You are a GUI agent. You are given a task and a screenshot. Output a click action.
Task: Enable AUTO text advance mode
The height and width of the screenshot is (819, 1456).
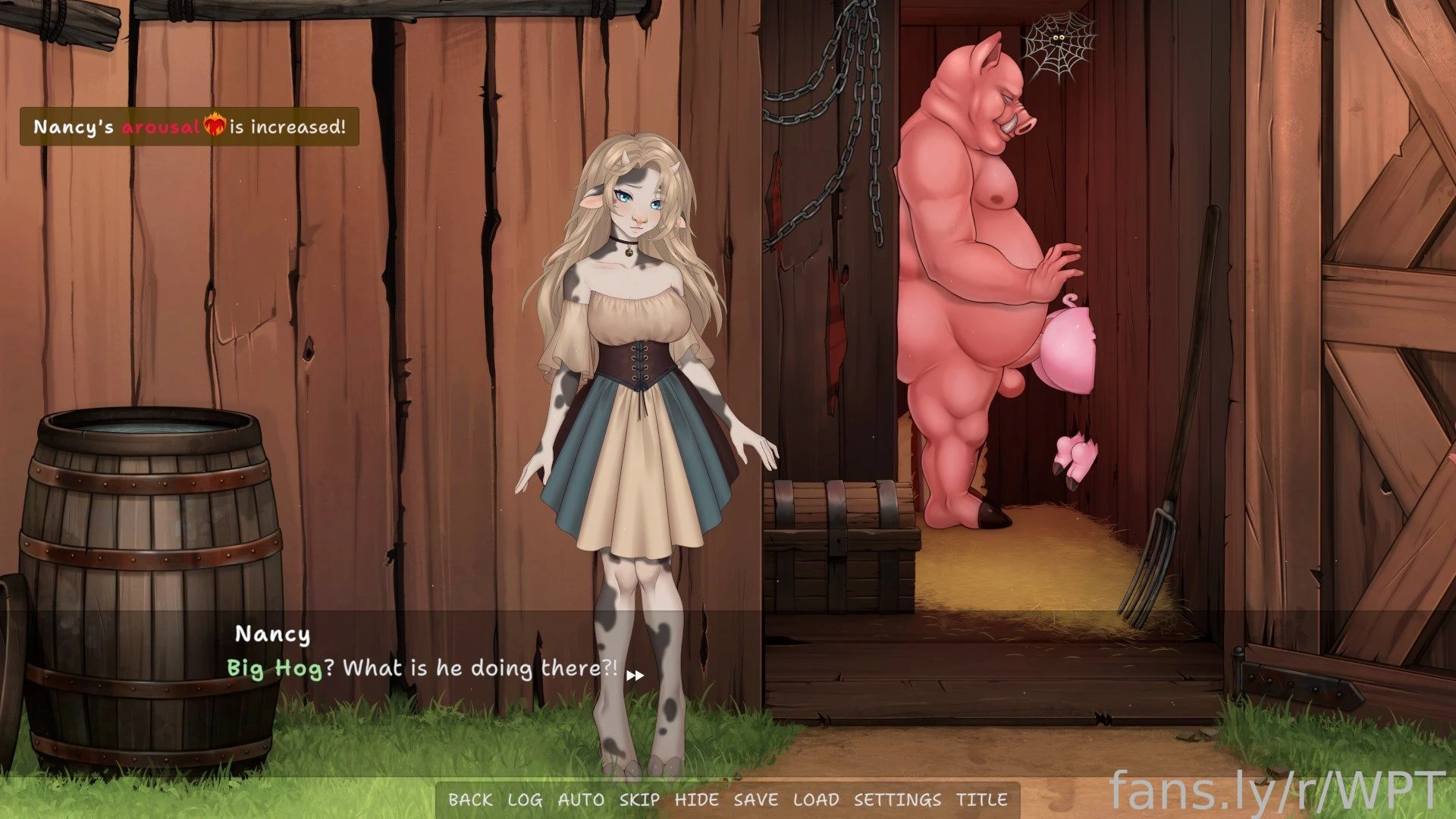581,799
